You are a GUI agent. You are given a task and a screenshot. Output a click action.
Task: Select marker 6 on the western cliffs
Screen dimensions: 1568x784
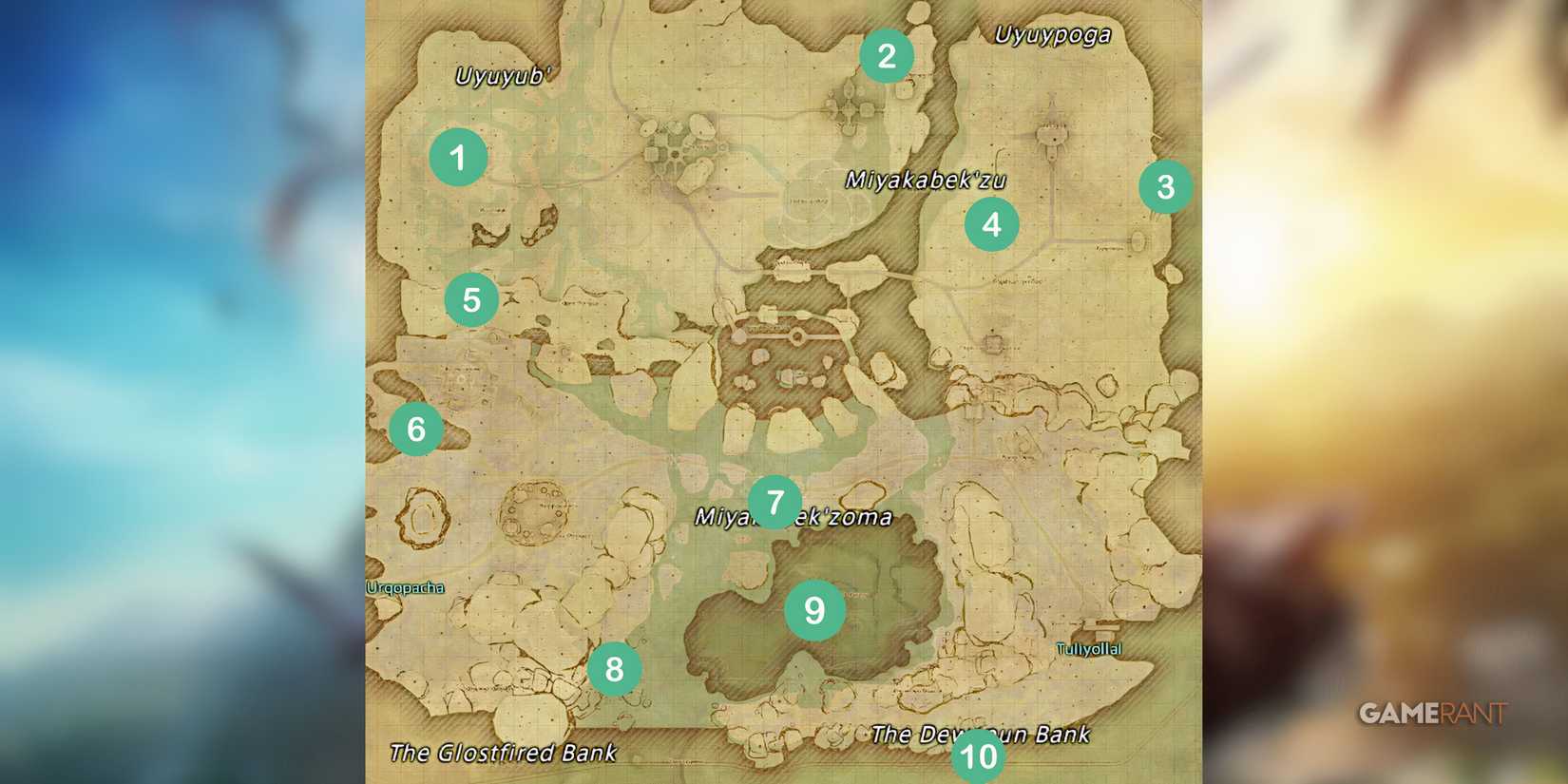coord(416,429)
